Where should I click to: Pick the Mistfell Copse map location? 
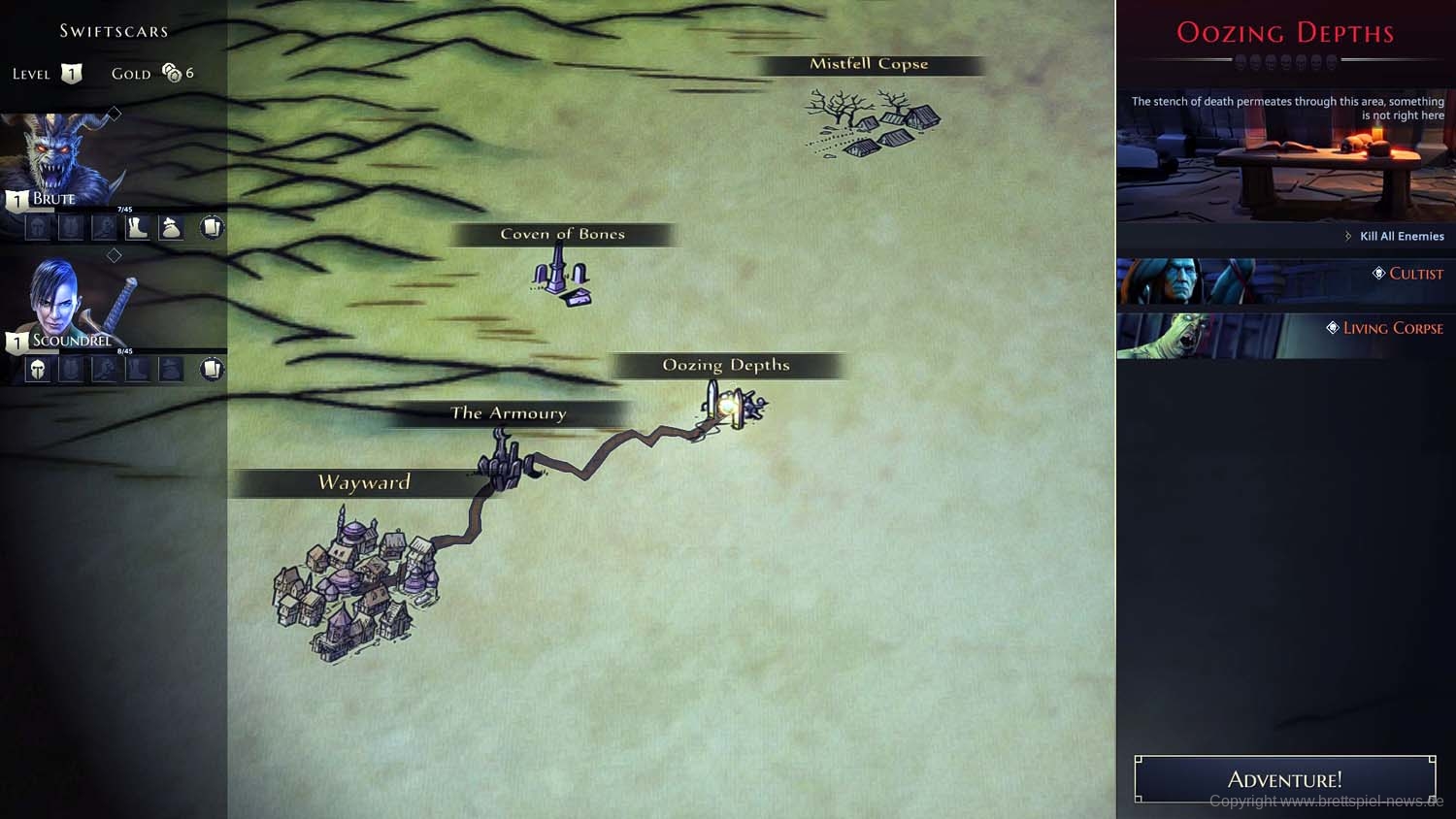click(872, 123)
